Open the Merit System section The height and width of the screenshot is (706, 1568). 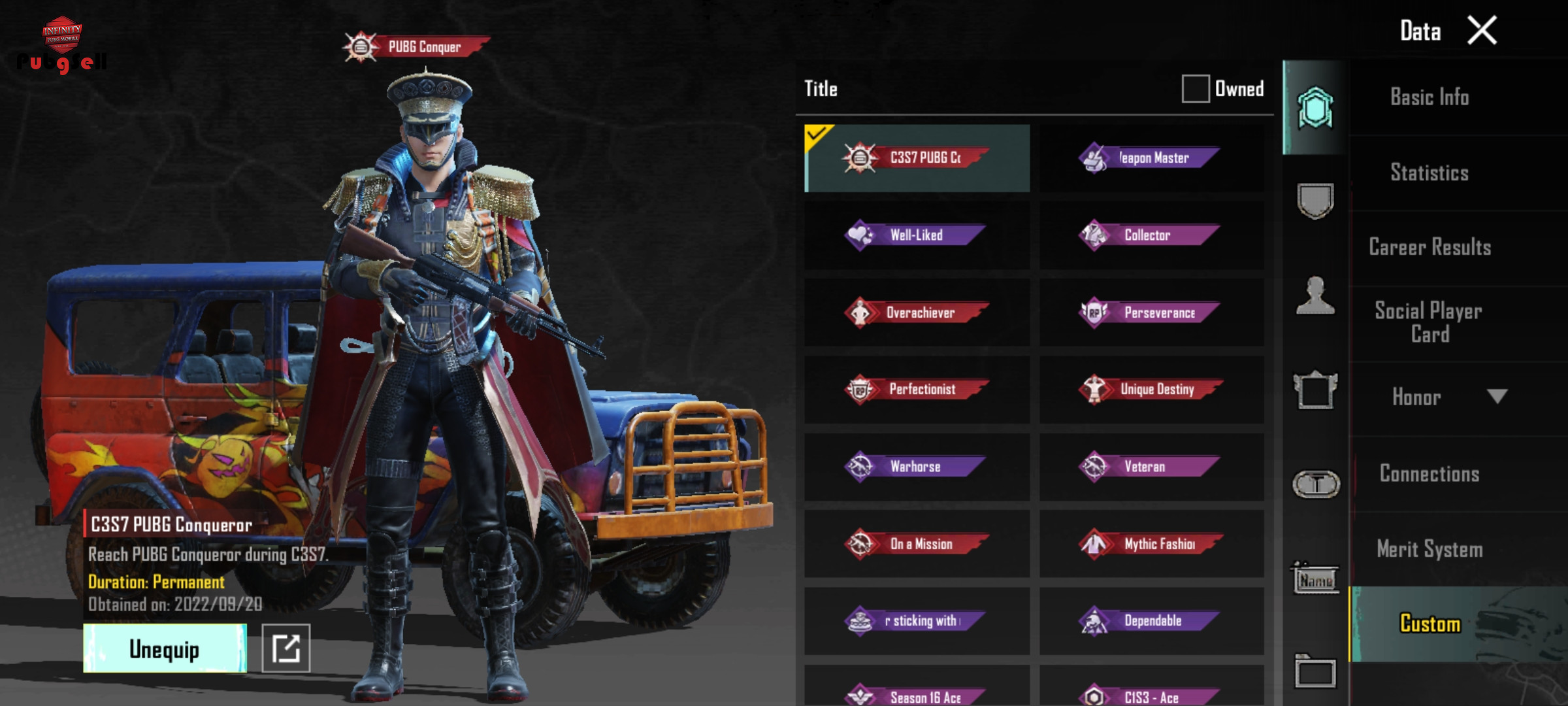1429,549
